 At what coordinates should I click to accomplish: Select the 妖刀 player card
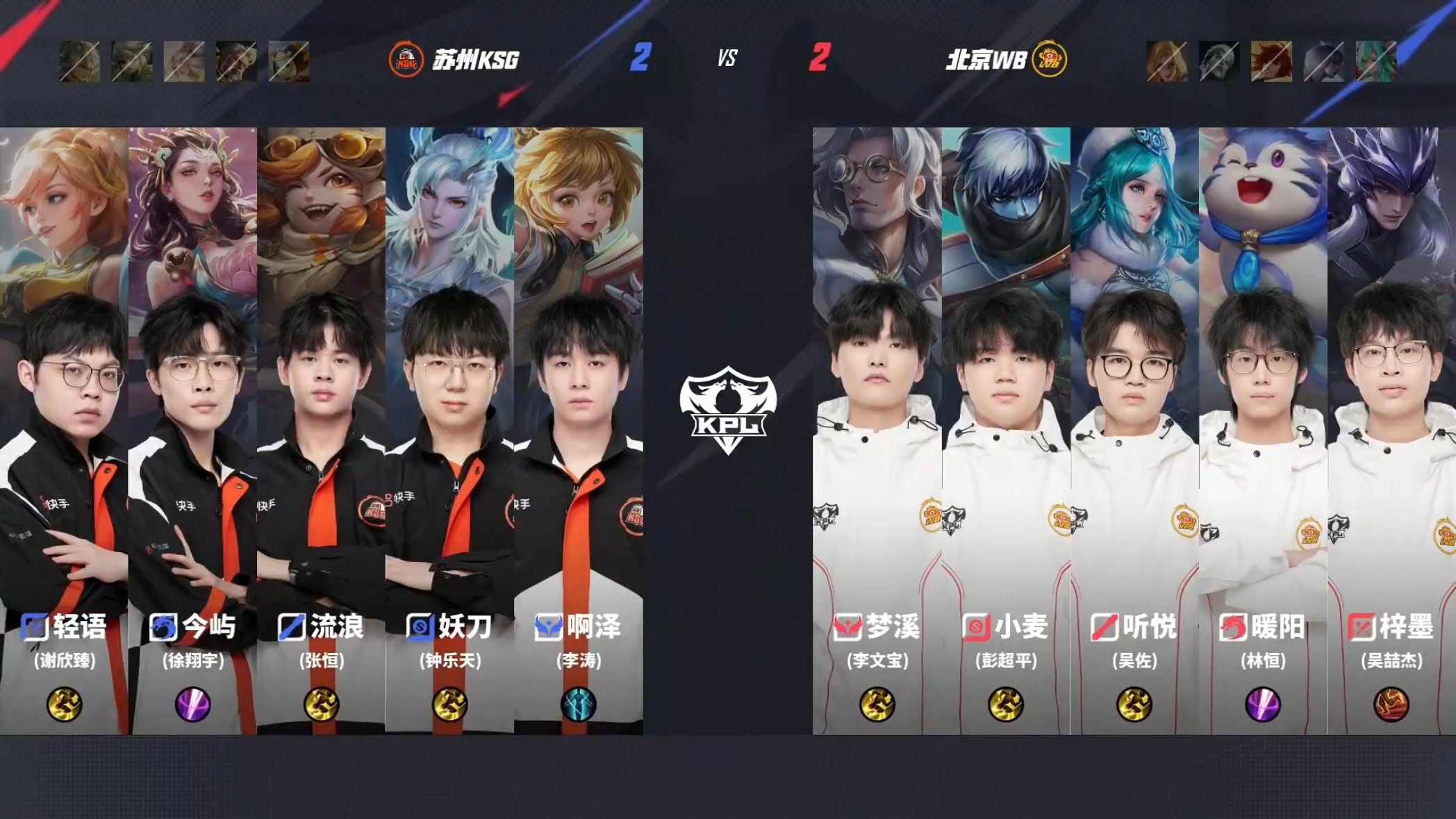(x=449, y=431)
